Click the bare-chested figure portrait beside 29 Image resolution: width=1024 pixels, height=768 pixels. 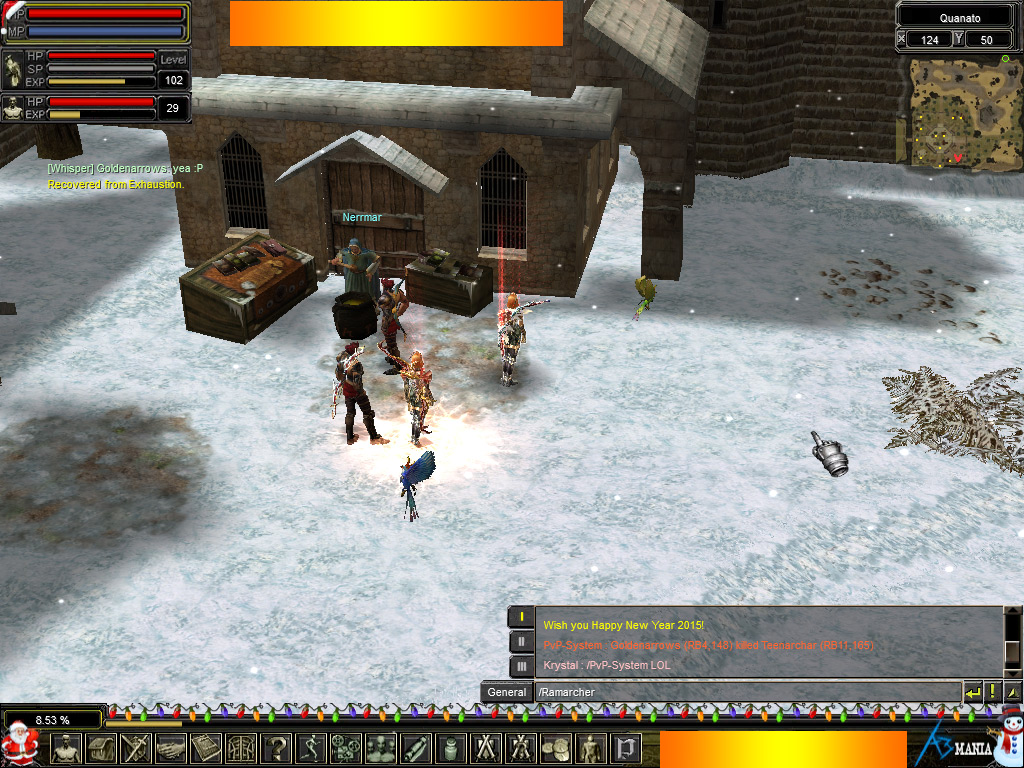coord(13,108)
